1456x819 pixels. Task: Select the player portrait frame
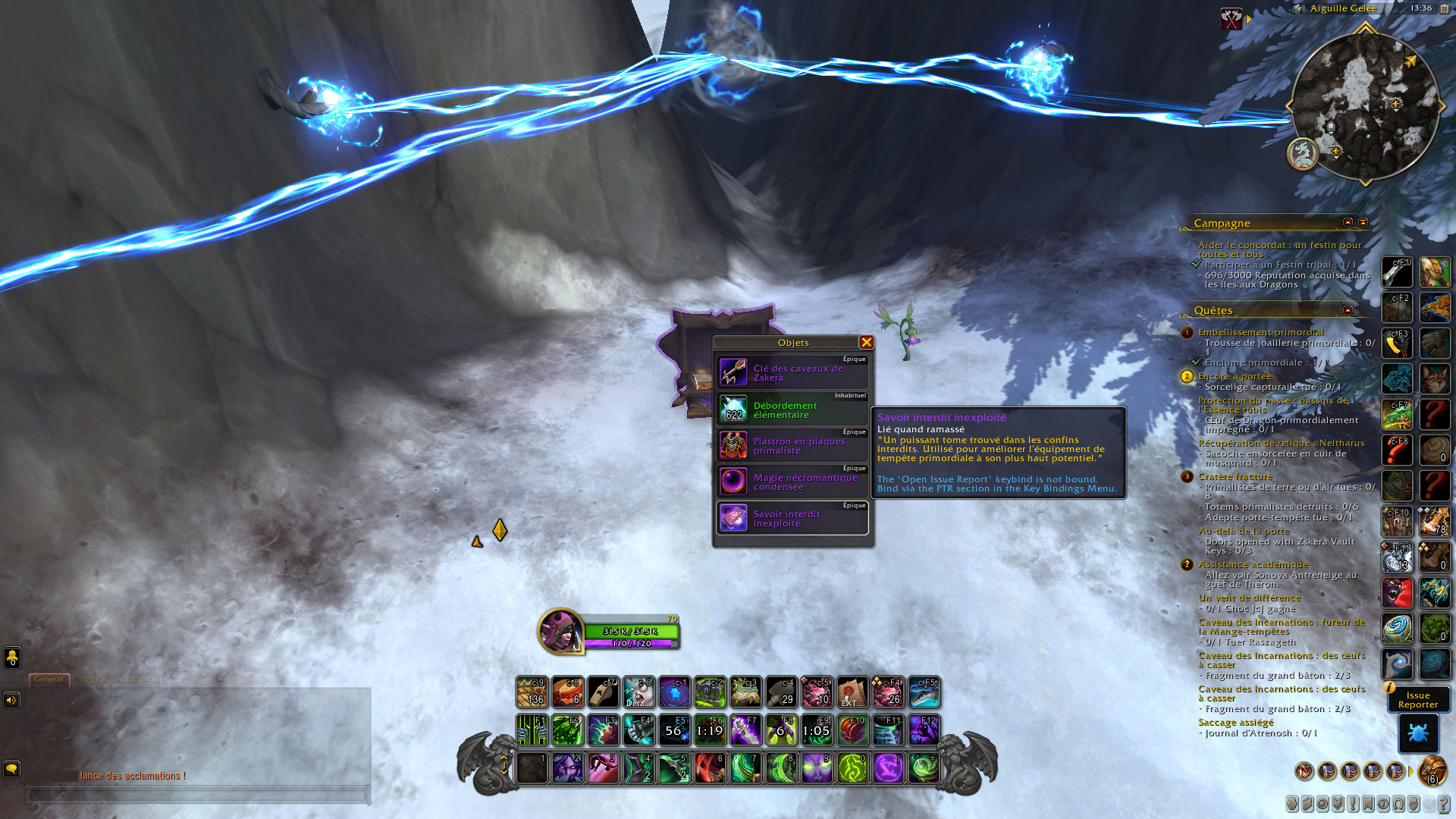coord(560,630)
